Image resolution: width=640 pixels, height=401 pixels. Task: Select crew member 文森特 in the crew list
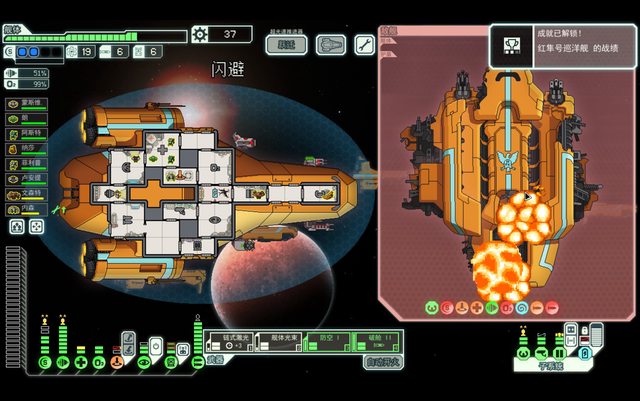[27, 194]
